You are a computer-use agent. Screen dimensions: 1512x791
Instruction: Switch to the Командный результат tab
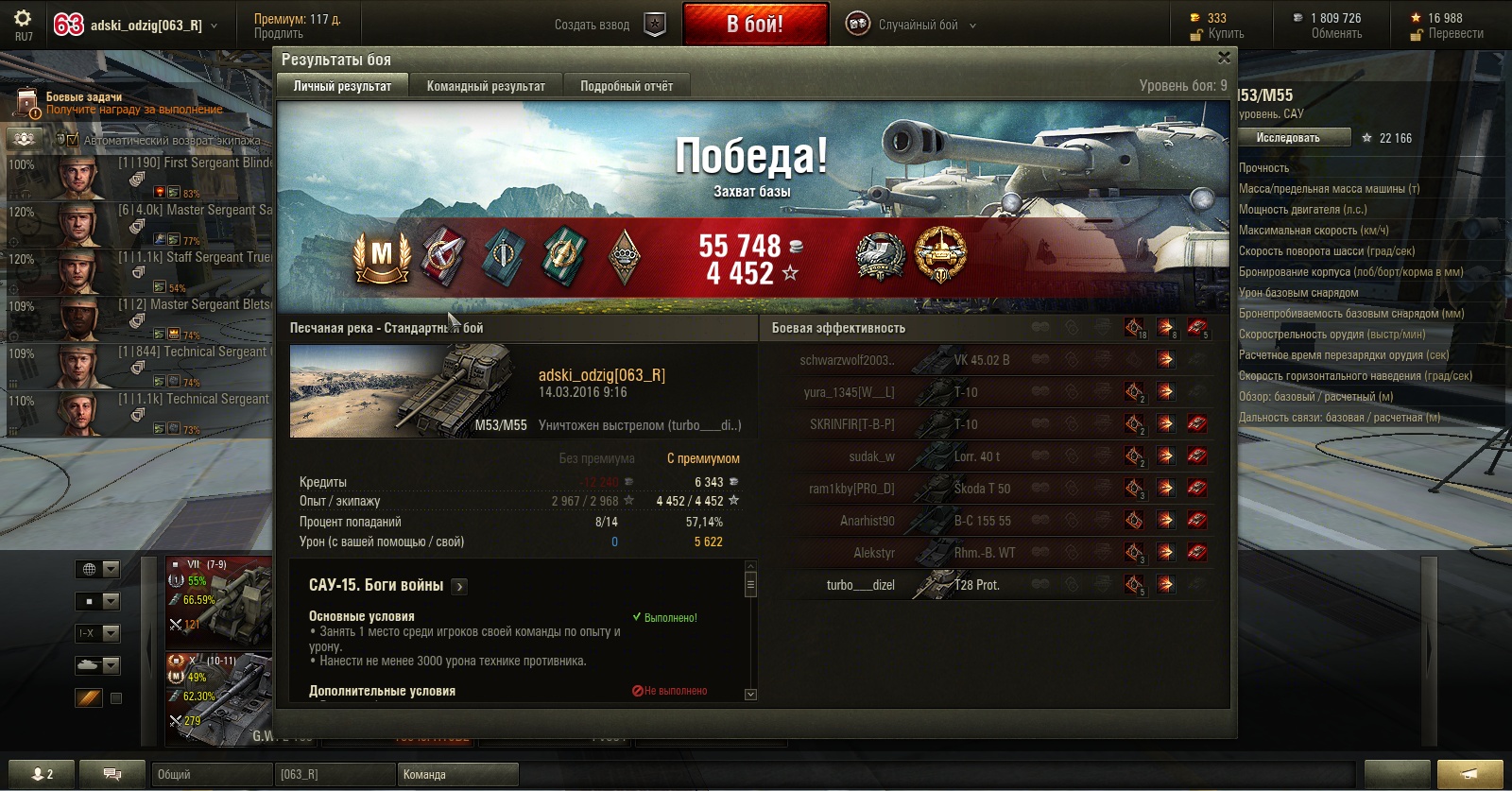point(486,86)
